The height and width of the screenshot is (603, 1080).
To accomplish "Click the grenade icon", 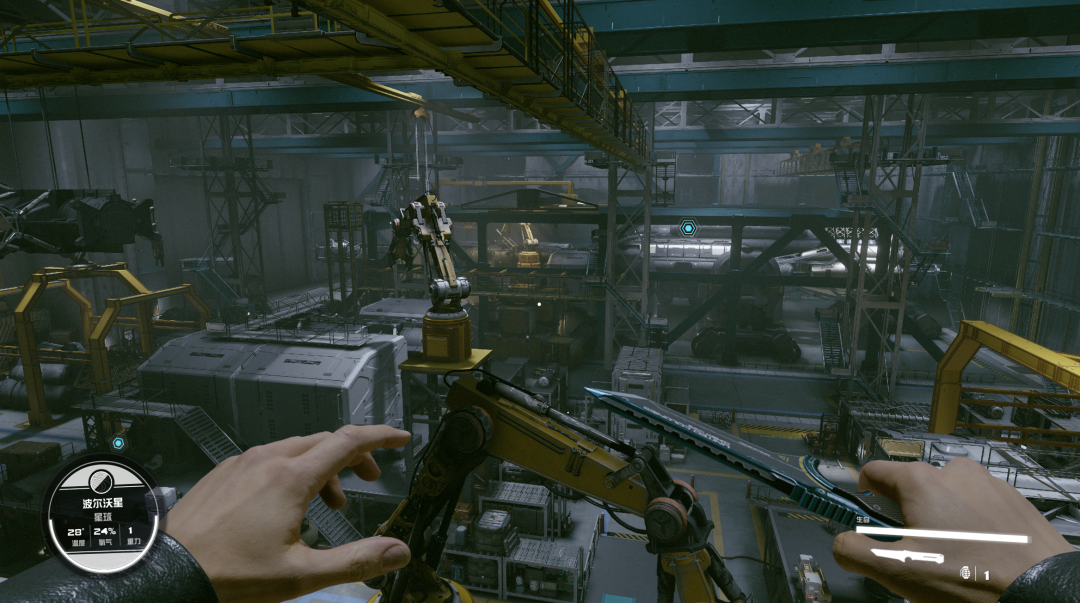I will tap(966, 573).
